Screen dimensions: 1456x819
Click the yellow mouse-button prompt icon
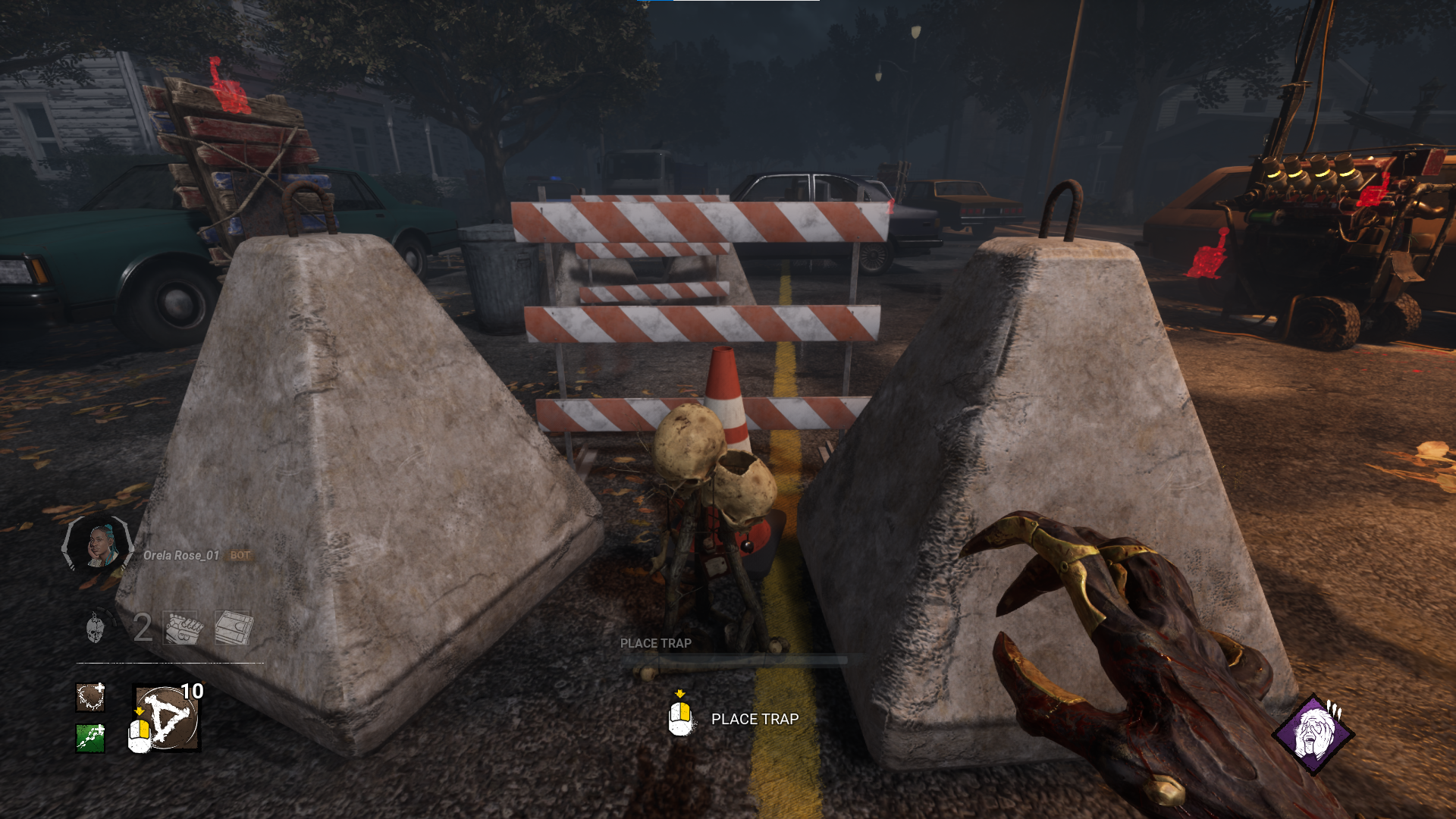(680, 719)
